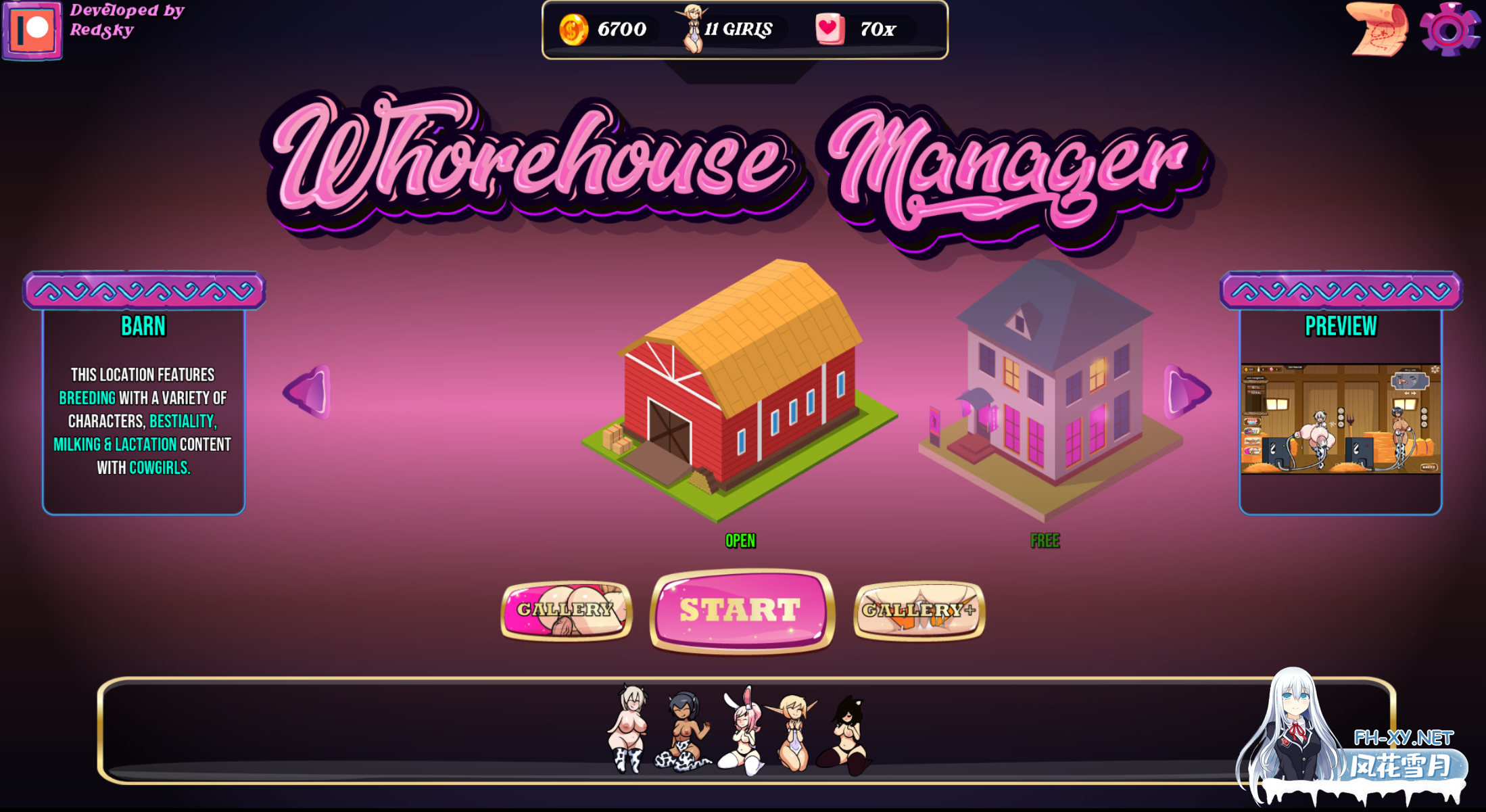Click the cow-print girl sprite at the bottom
Viewport: 1486px width, 812px height.
click(629, 727)
